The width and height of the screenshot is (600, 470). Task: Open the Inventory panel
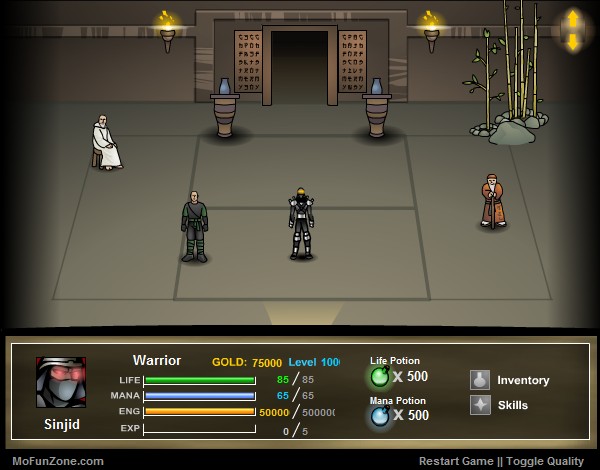(x=510, y=380)
